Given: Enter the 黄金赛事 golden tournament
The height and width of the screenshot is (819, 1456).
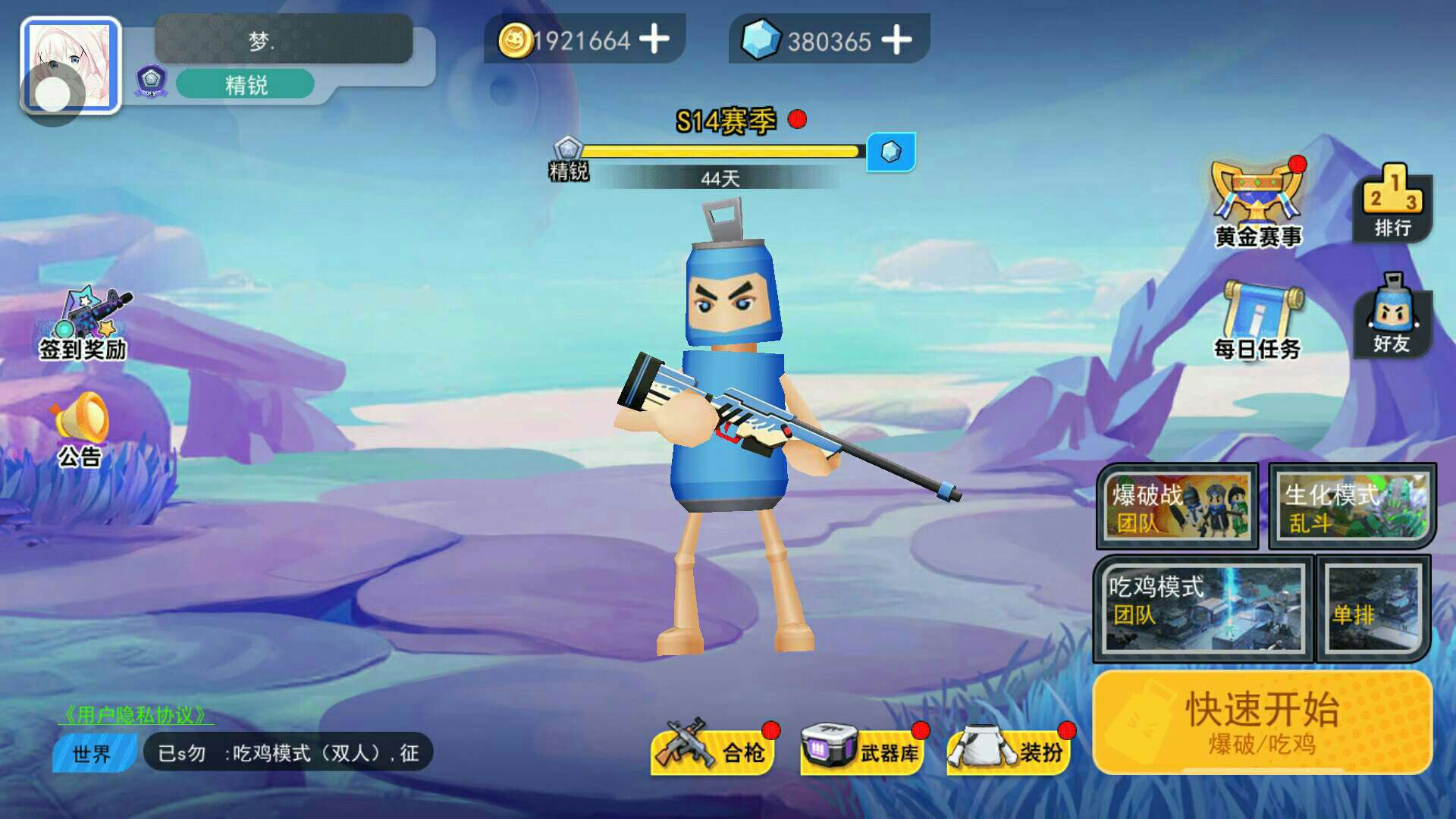Looking at the screenshot, I should tap(1258, 205).
